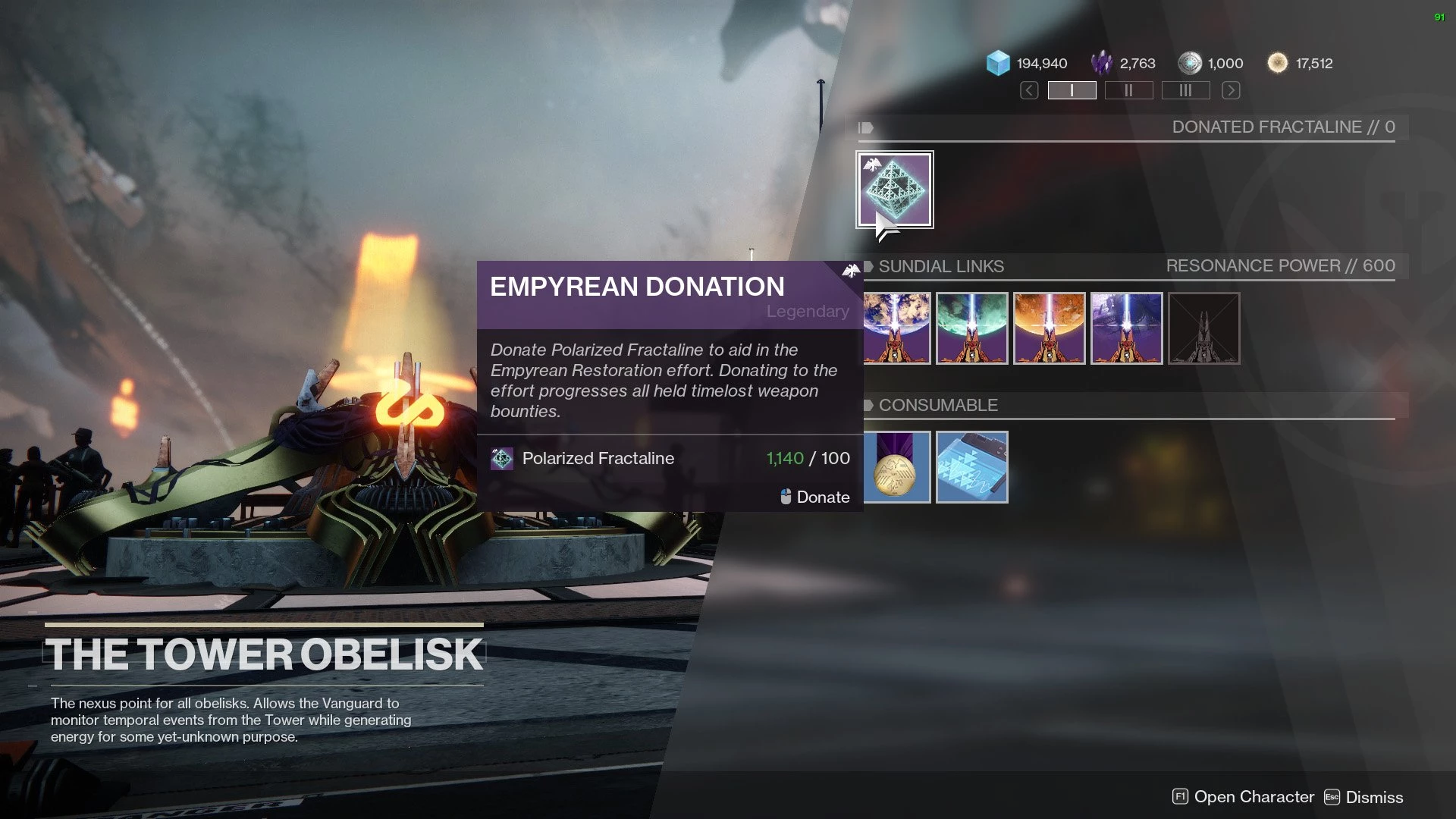Open the Earth sundial link
Viewport: 1456px width, 819px height.
pyautogui.click(x=896, y=328)
